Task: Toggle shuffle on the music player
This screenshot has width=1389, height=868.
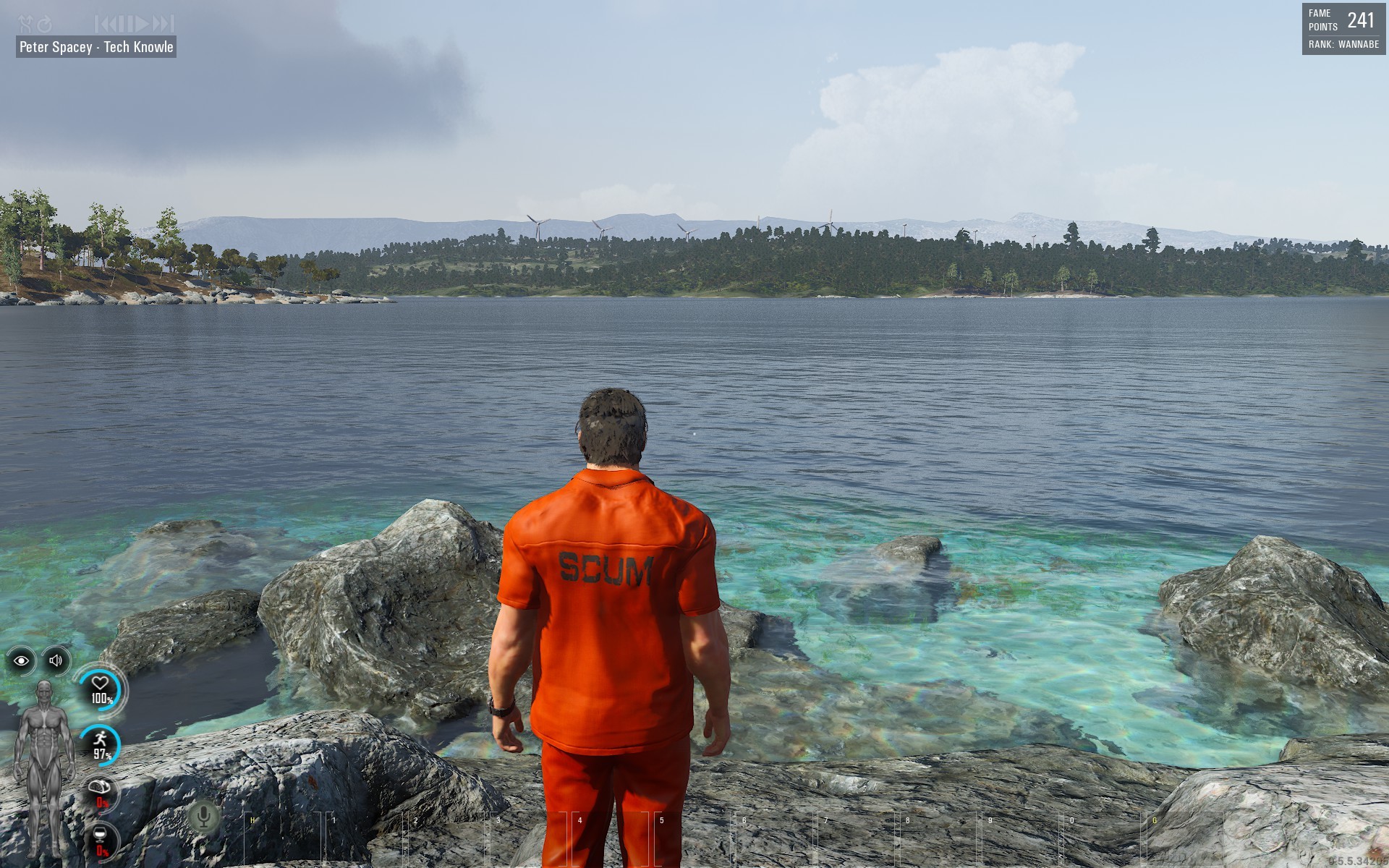Action: [x=25, y=24]
